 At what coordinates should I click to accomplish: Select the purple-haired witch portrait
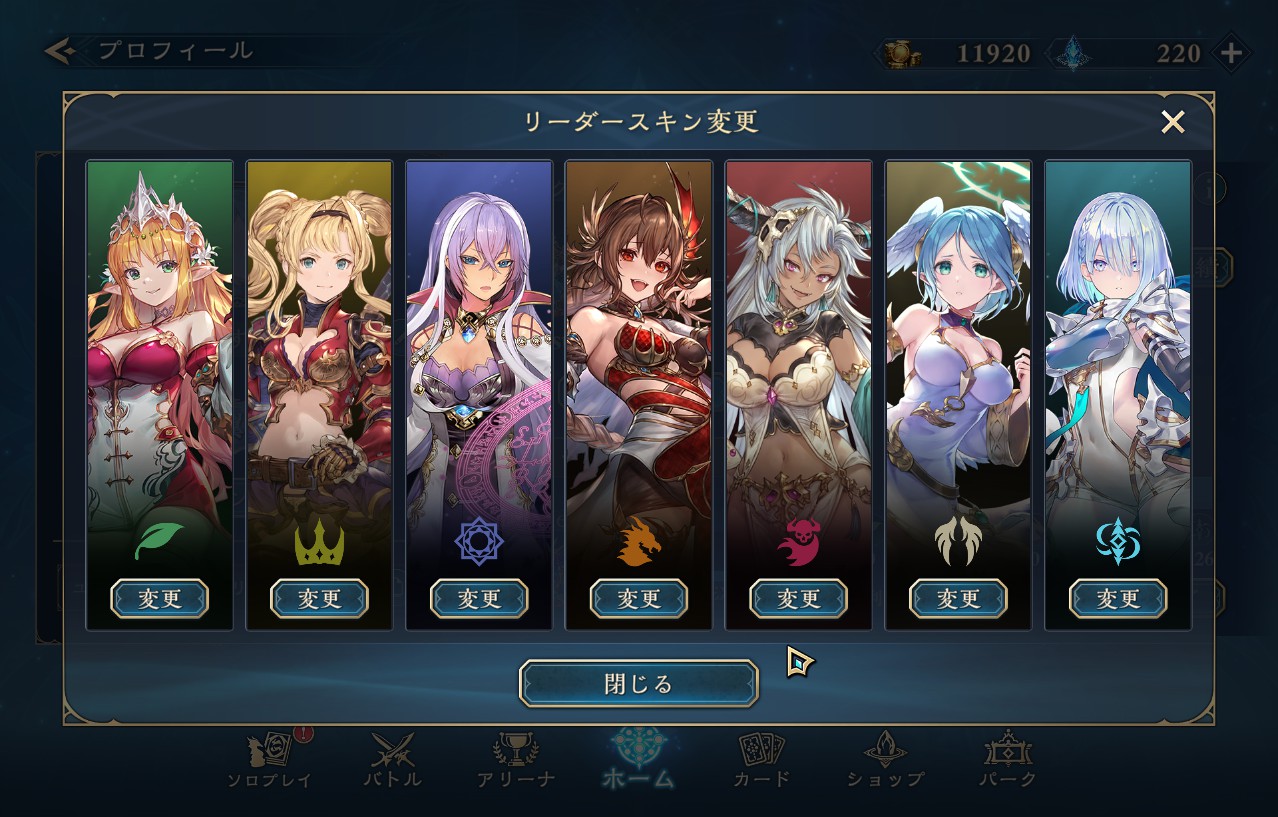pos(479,350)
